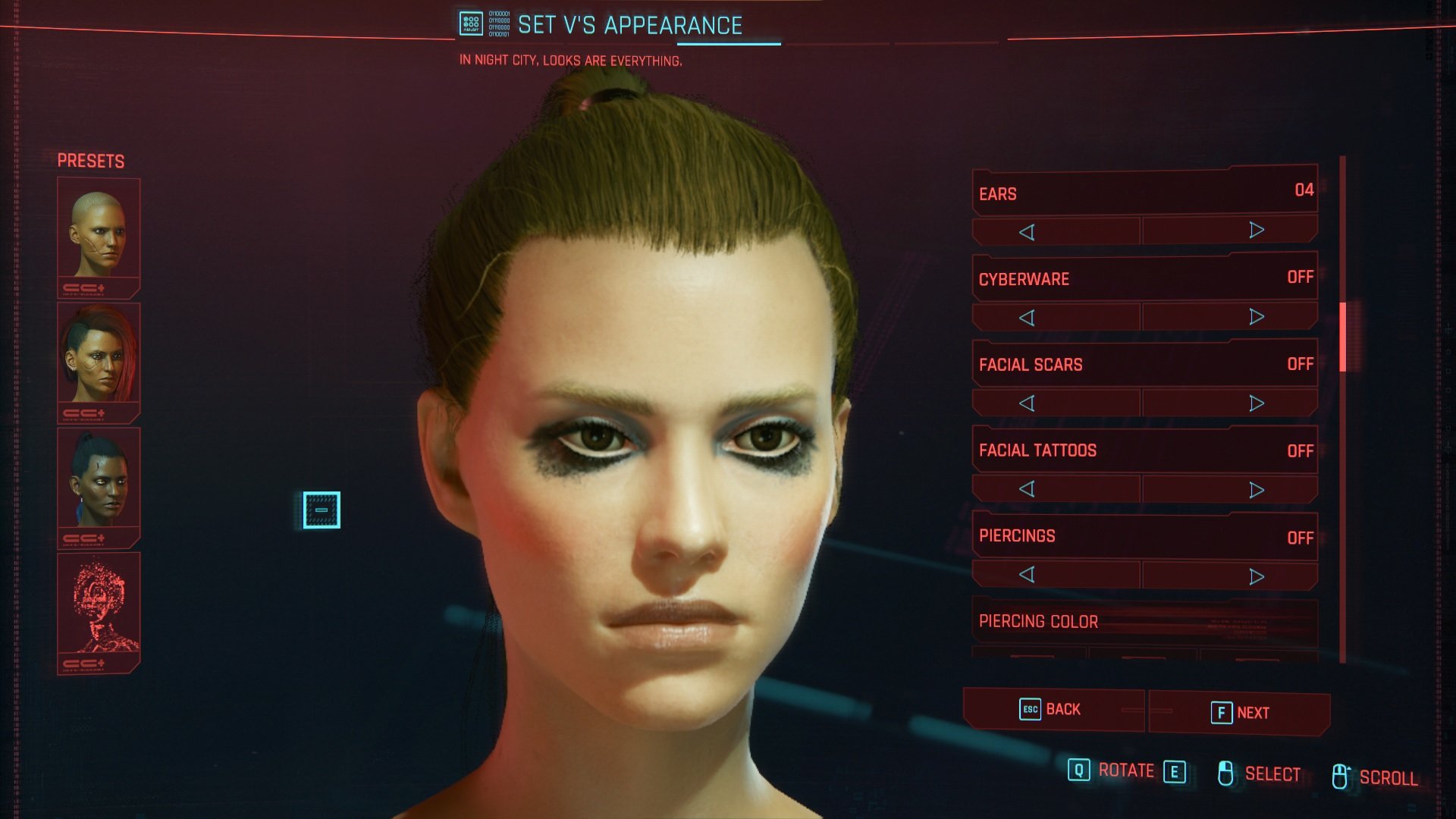The height and width of the screenshot is (819, 1456).
Task: Click the cyan minus zoom icon
Action: (x=322, y=510)
